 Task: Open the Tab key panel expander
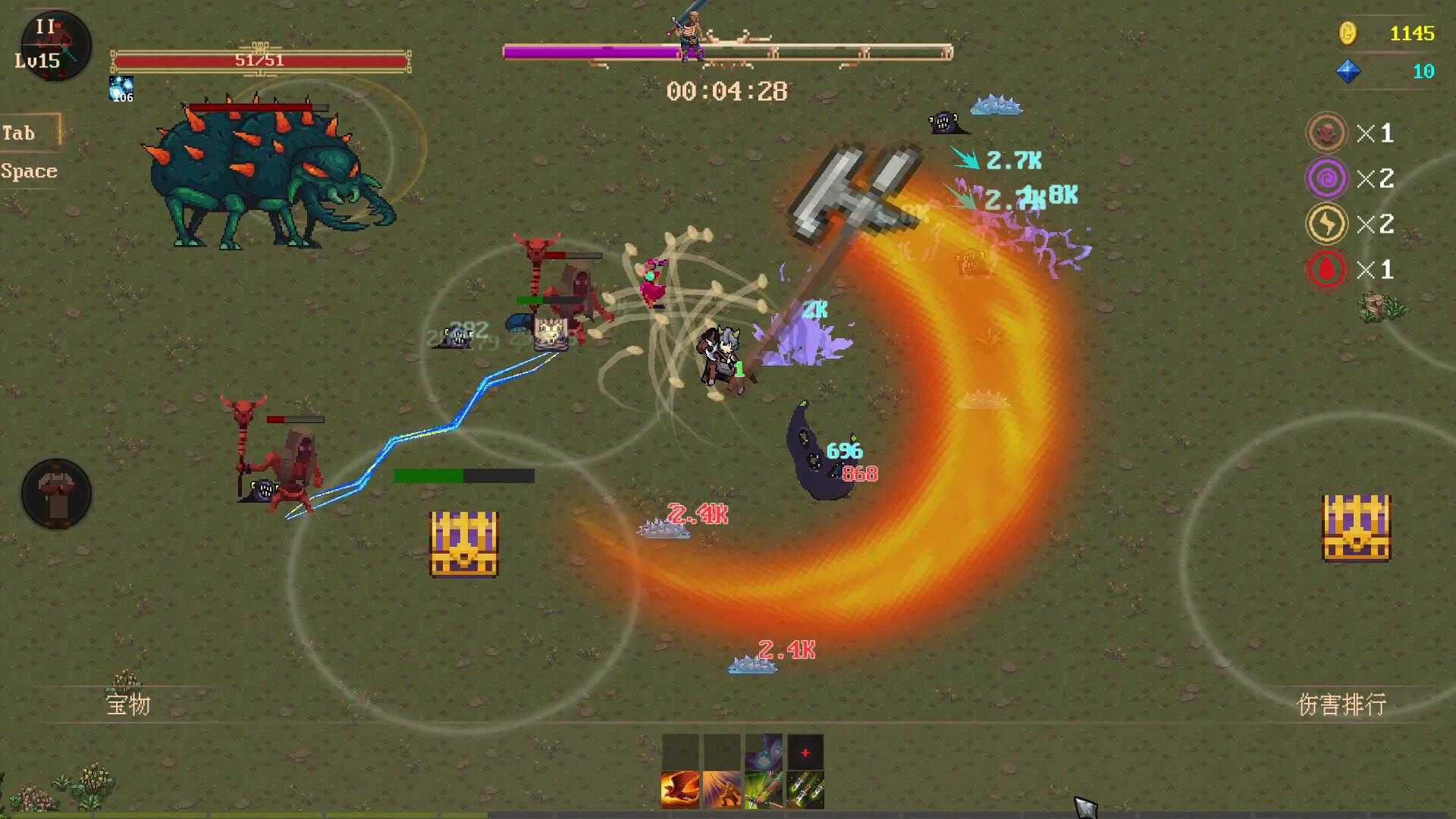coord(20,132)
